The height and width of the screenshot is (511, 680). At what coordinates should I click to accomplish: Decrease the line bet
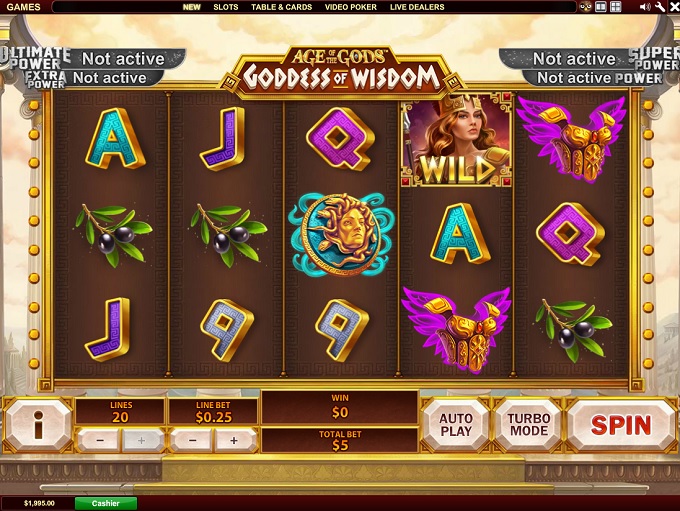click(x=190, y=440)
